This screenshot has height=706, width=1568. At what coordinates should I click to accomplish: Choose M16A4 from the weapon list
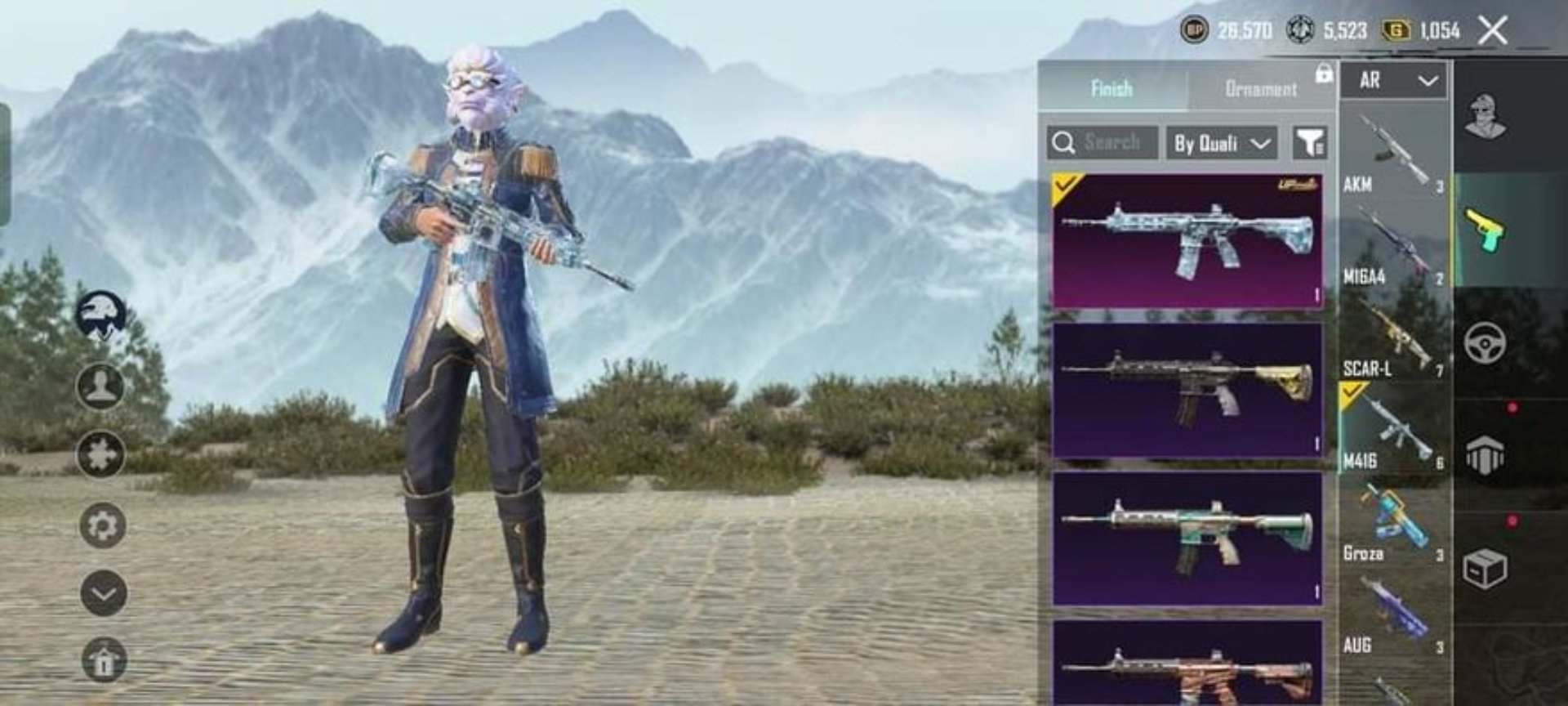tap(1393, 245)
